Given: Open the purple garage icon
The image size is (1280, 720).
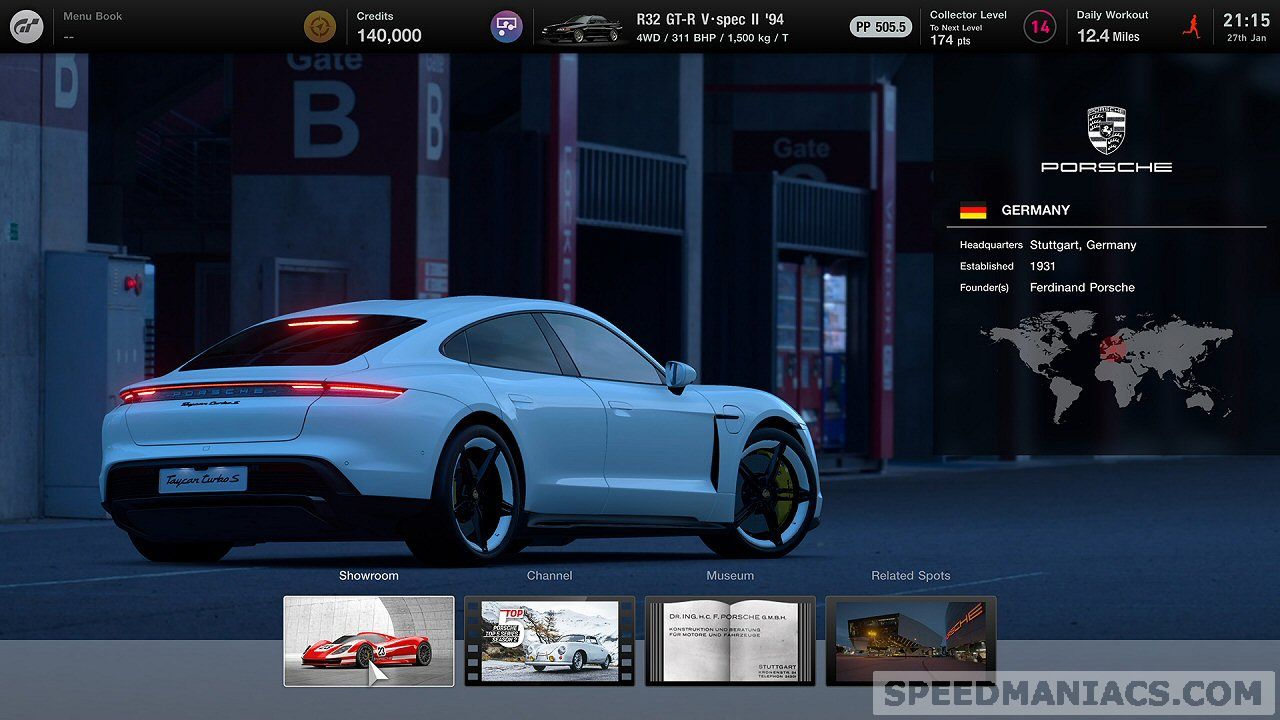Looking at the screenshot, I should [x=507, y=27].
